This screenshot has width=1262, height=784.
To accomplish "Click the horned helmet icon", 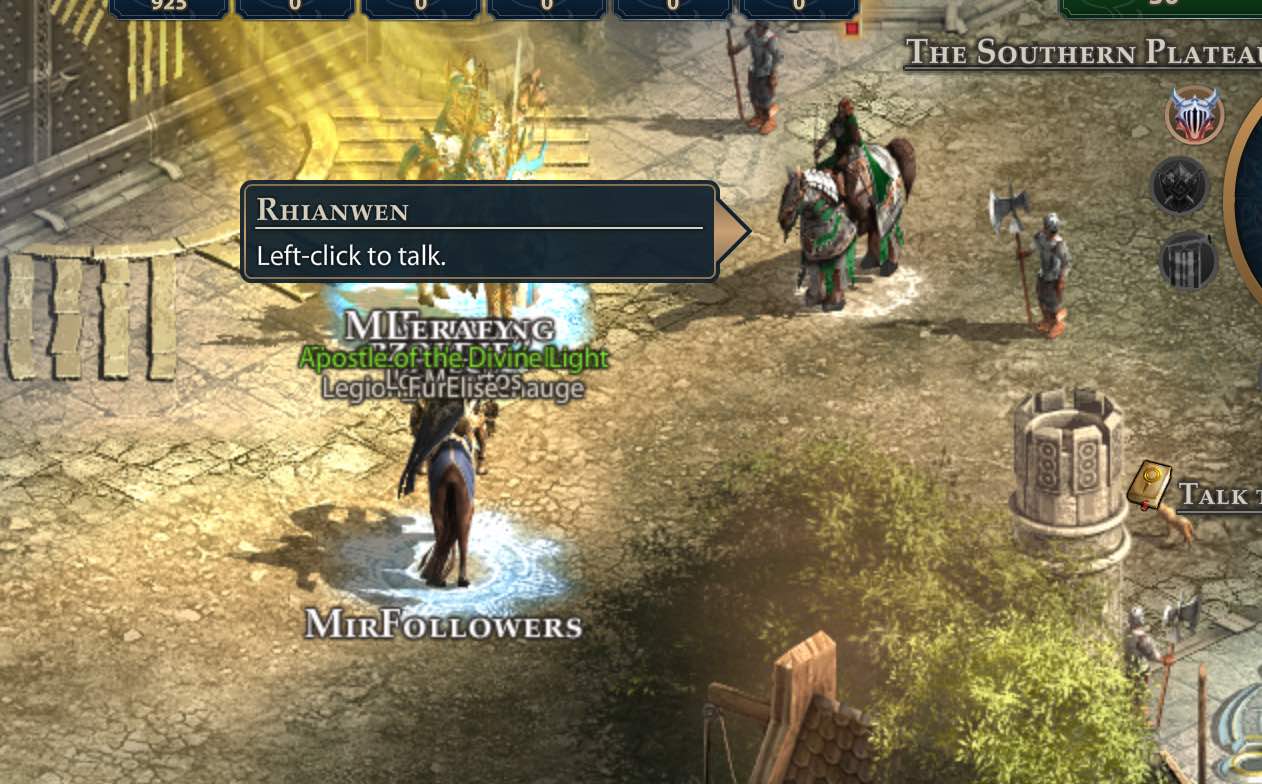I will 1195,116.
